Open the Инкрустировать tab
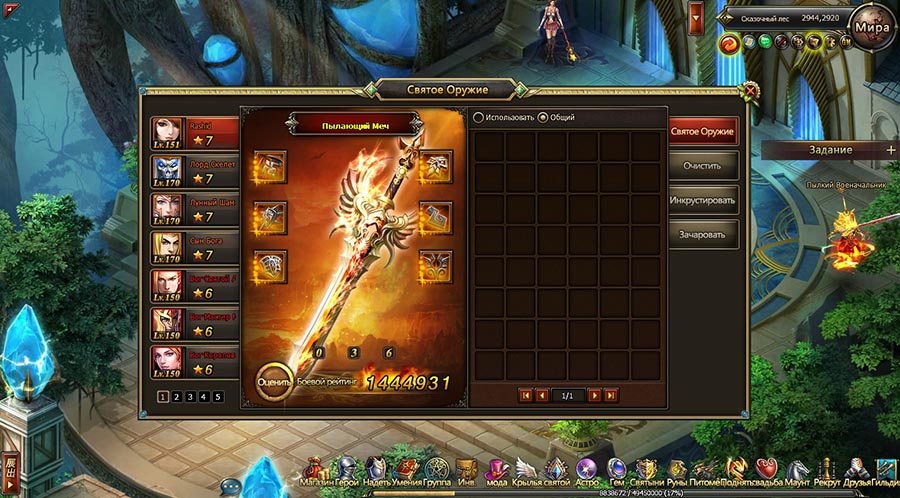Image resolution: width=900 pixels, height=498 pixels. coord(703,200)
